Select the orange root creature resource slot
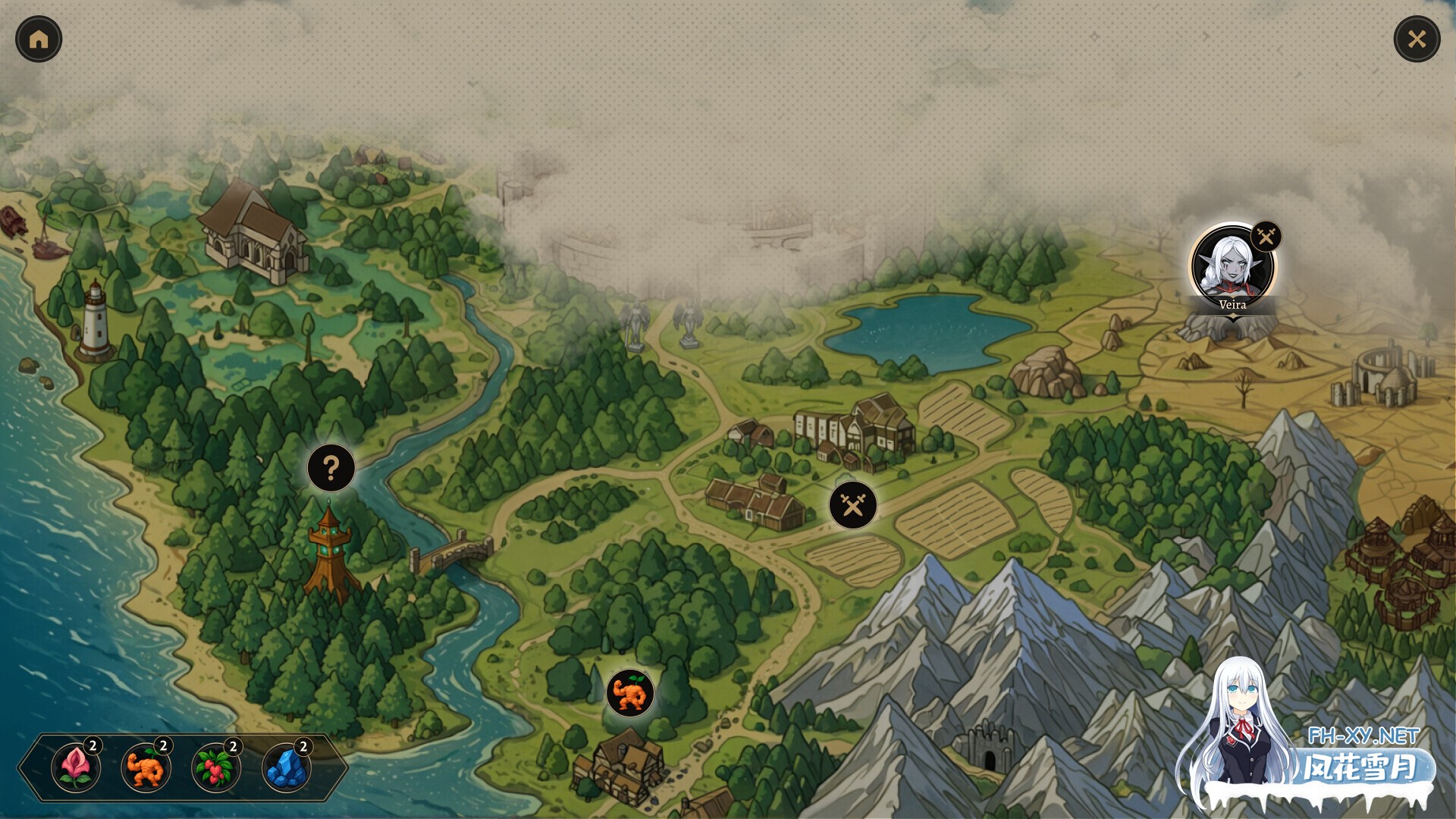 click(x=146, y=767)
